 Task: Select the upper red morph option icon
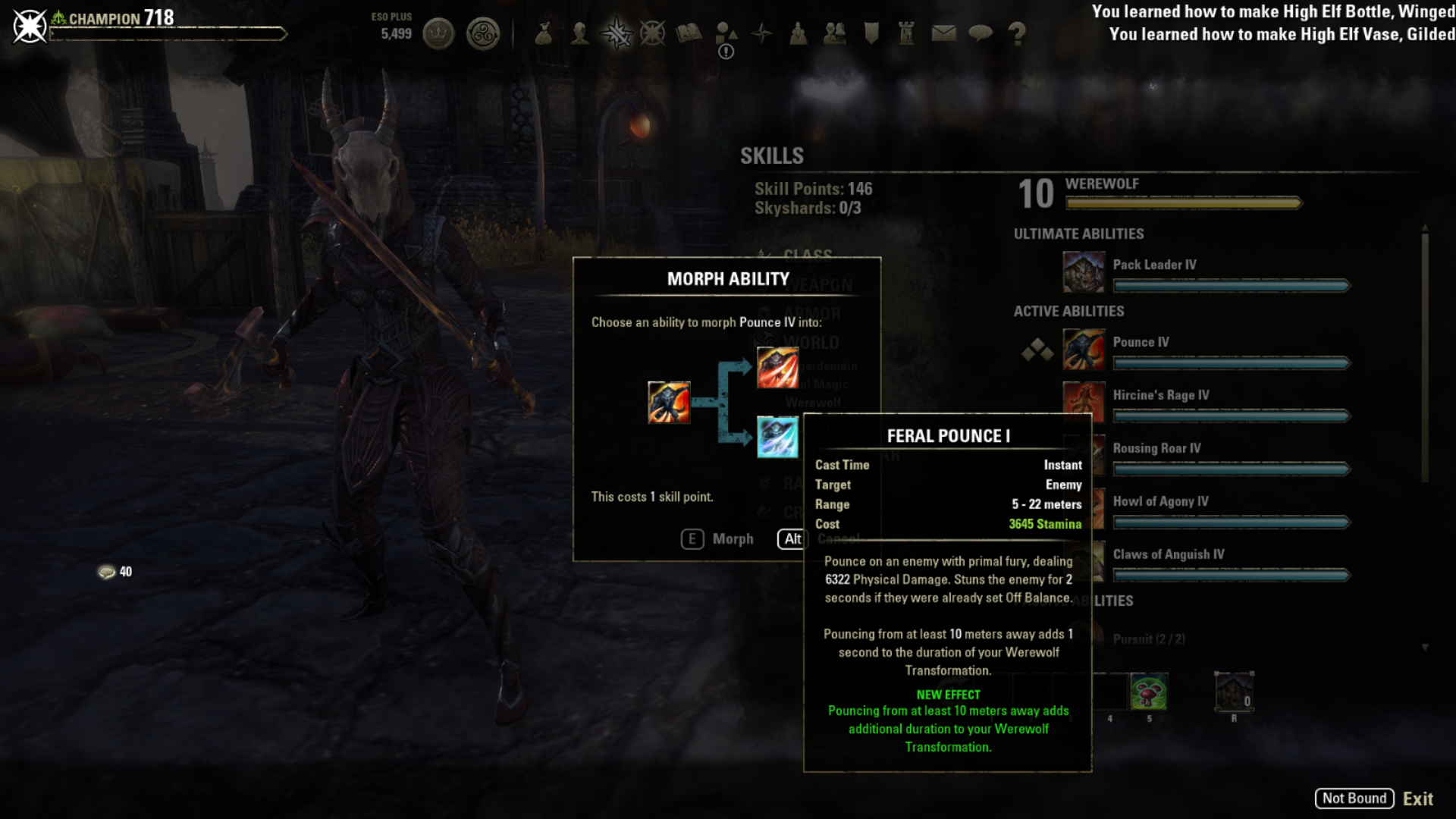coord(777,368)
